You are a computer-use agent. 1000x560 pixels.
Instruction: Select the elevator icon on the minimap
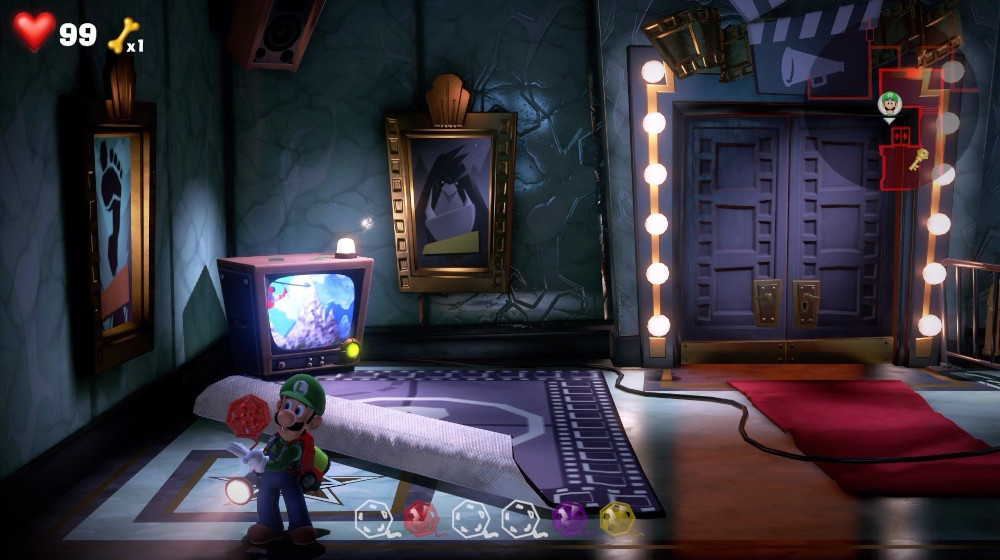[x=900, y=136]
